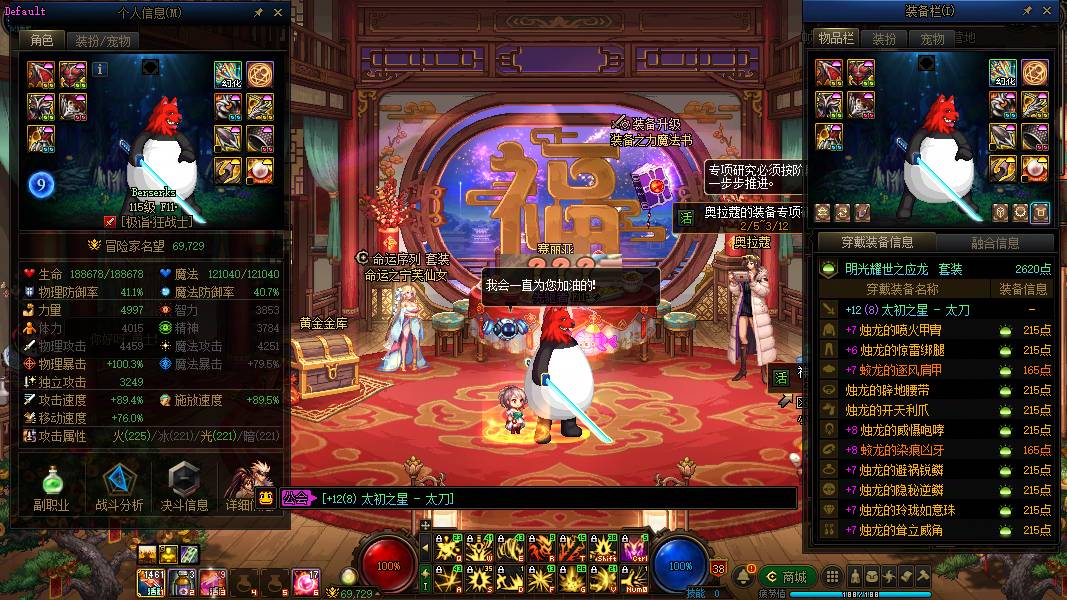1067x600 pixels.
Task: Pin the 装备栏 equipment window
Action: point(1026,11)
